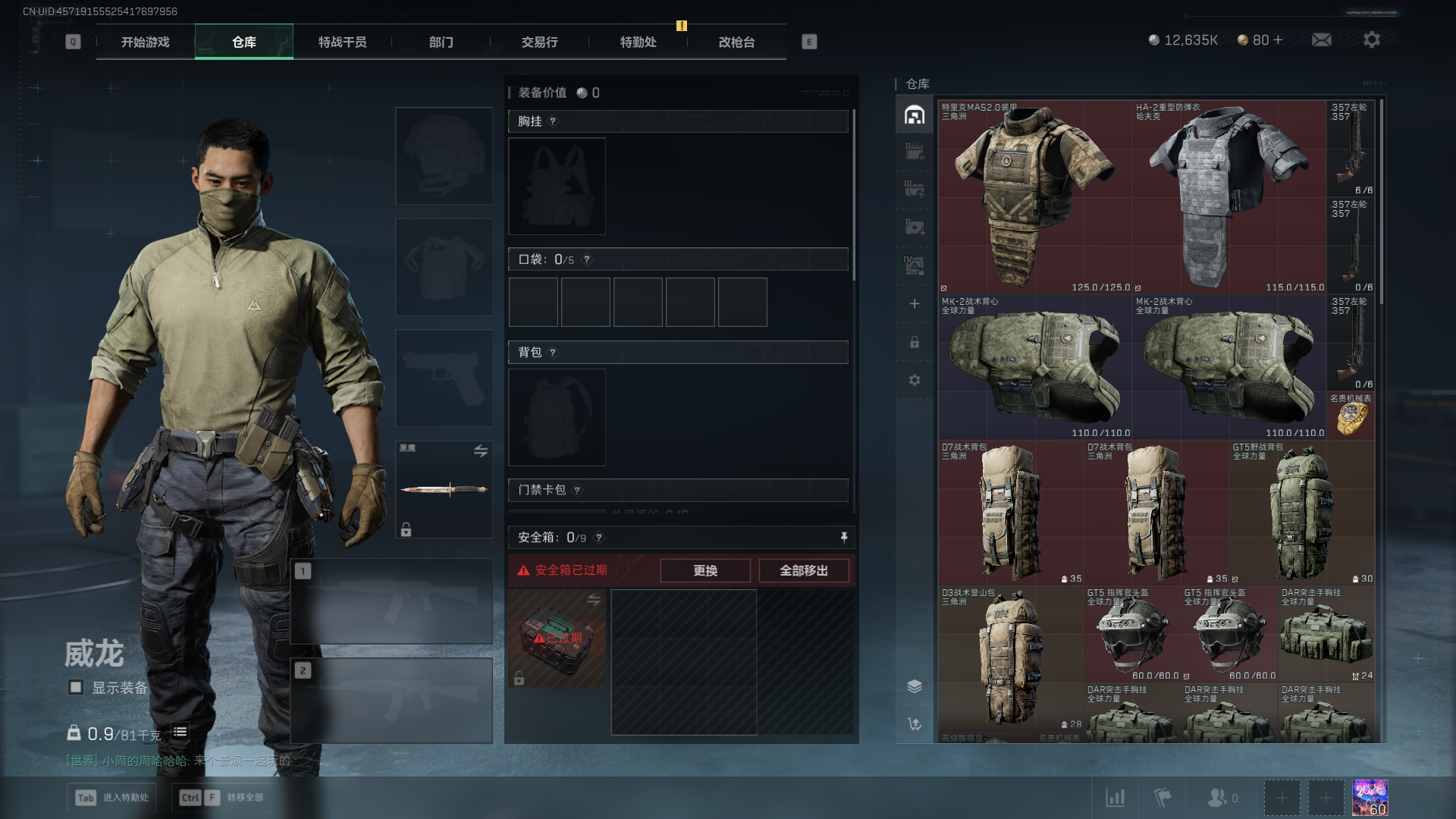The width and height of the screenshot is (1456, 819).
Task: Switch to the 特战干员 tab
Action: point(342,42)
